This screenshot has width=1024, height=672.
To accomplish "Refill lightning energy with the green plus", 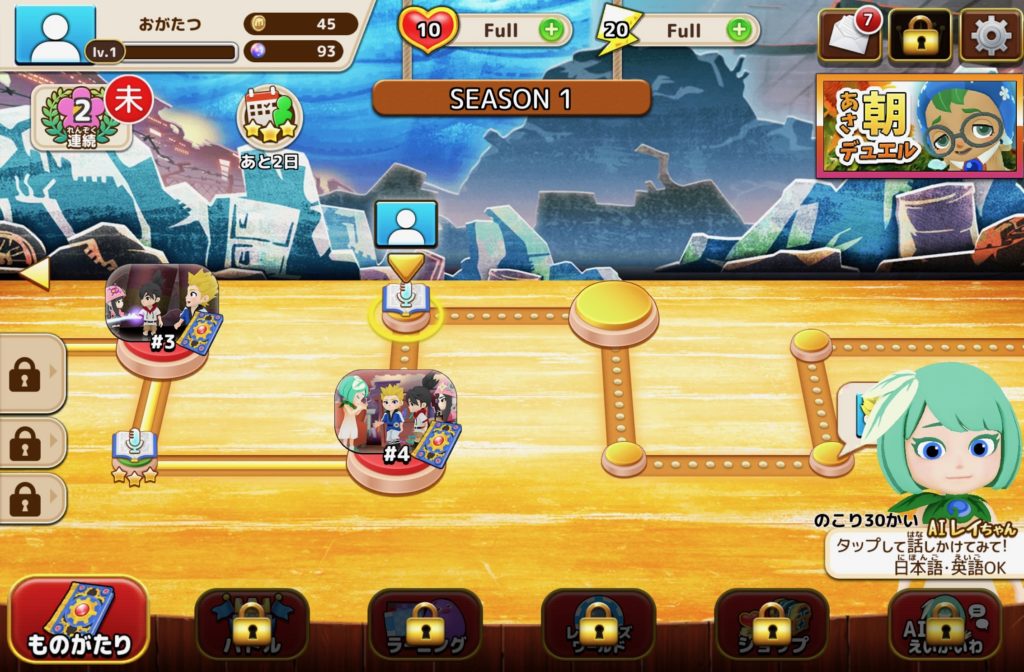I will click(738, 30).
